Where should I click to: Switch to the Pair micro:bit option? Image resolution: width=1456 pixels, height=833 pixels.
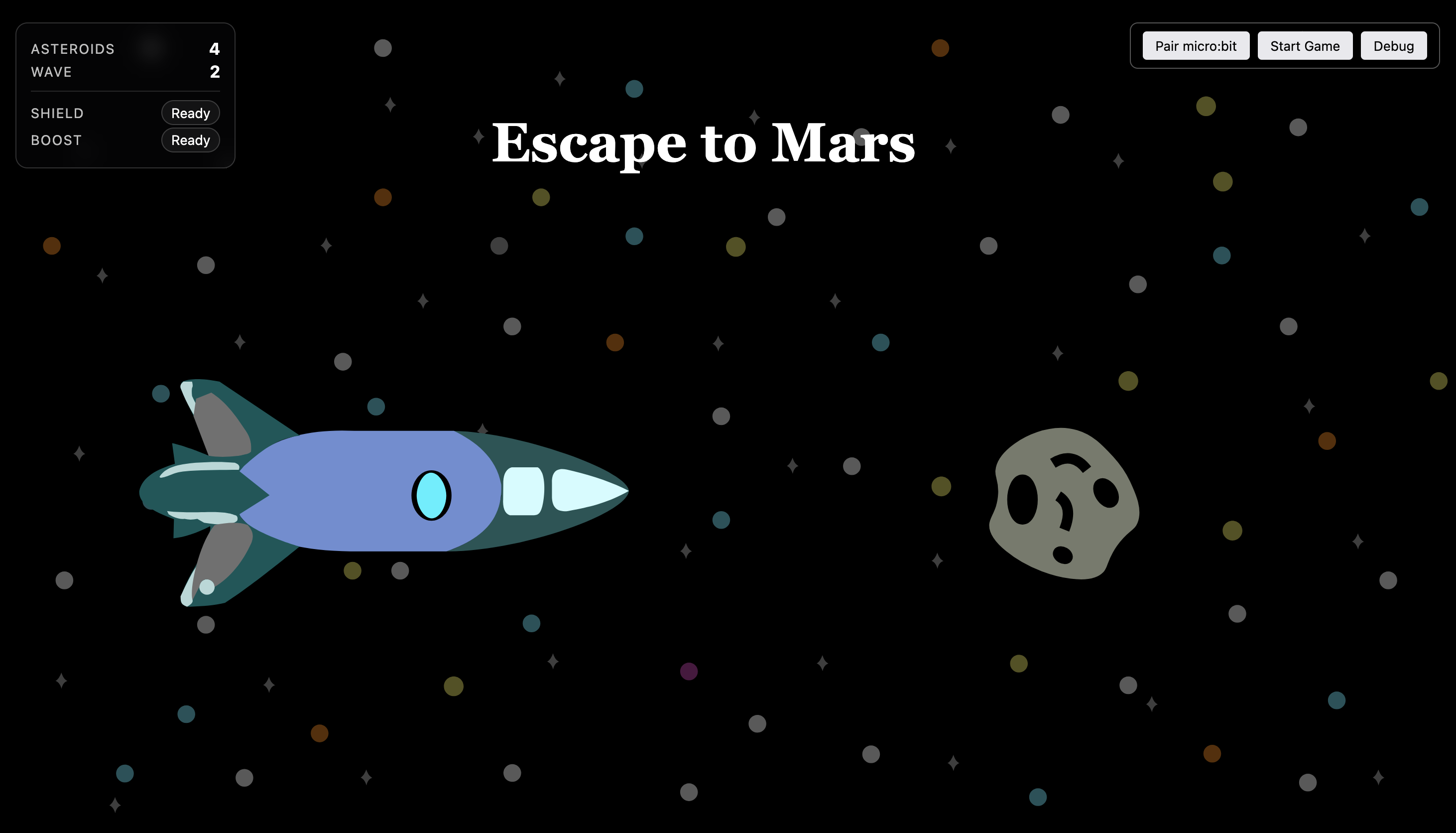1196,46
